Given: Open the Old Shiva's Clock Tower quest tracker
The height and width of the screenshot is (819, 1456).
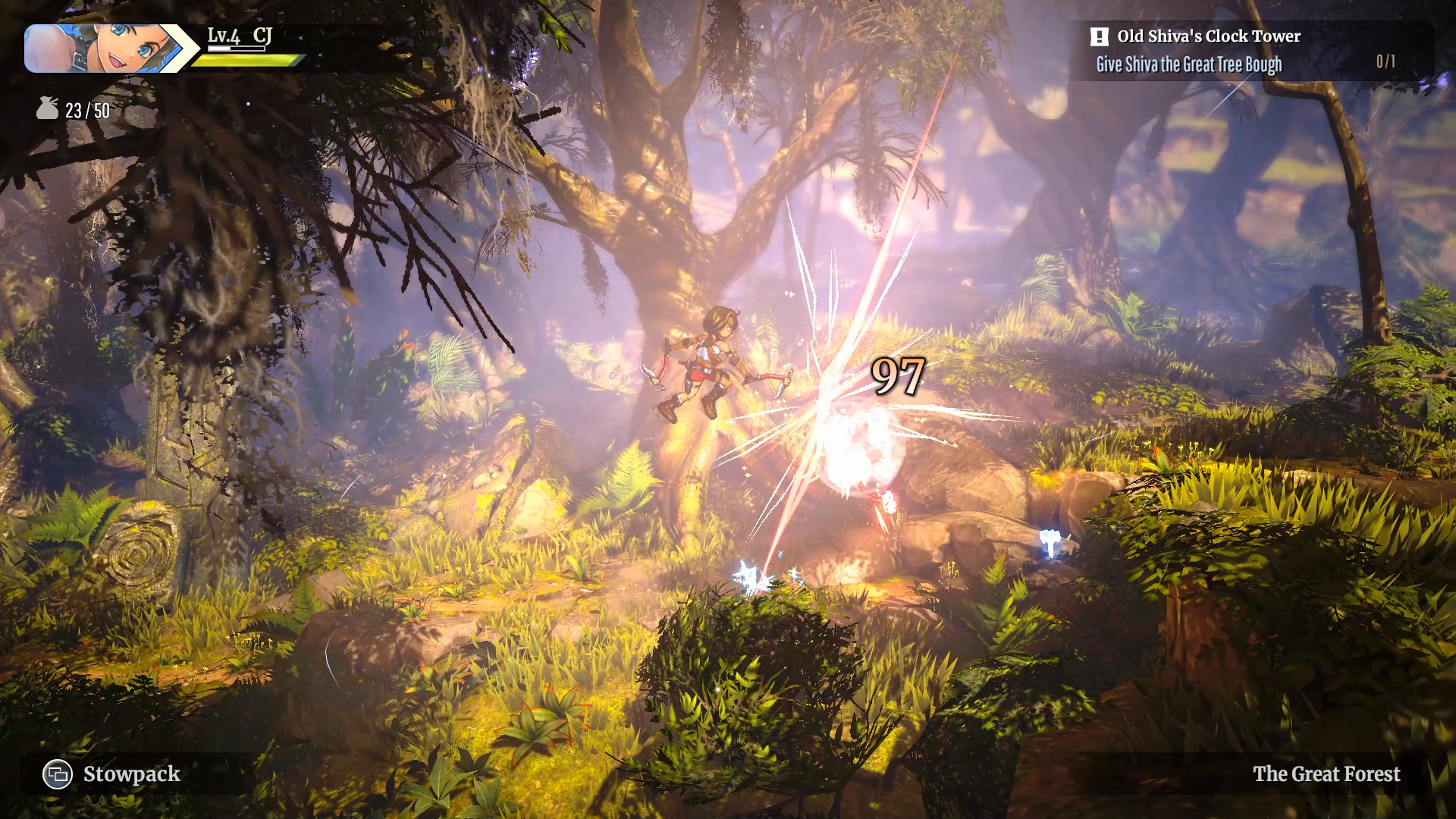Looking at the screenshot, I should (x=1208, y=36).
